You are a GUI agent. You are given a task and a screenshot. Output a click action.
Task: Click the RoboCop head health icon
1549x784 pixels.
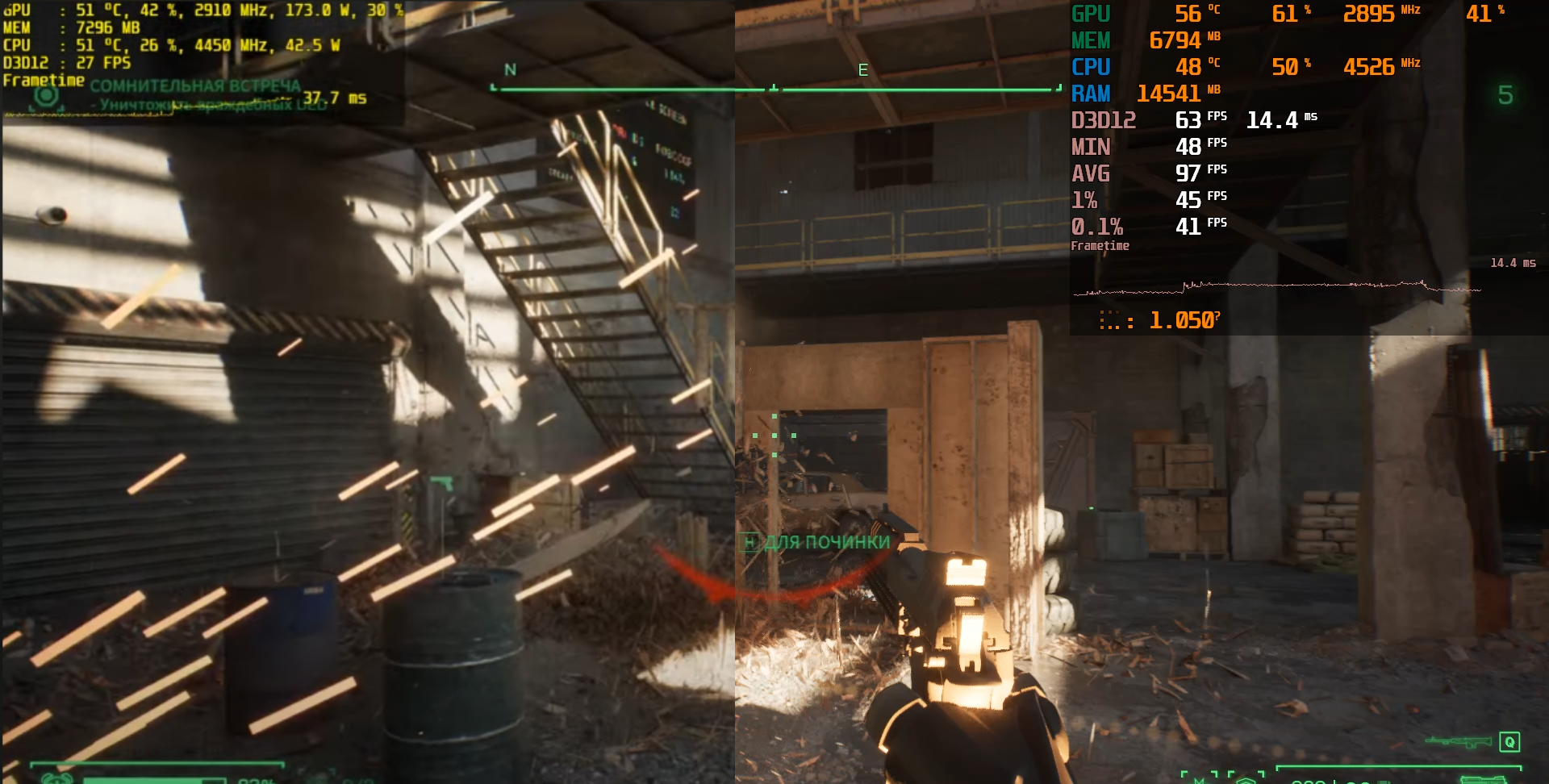coord(56,778)
